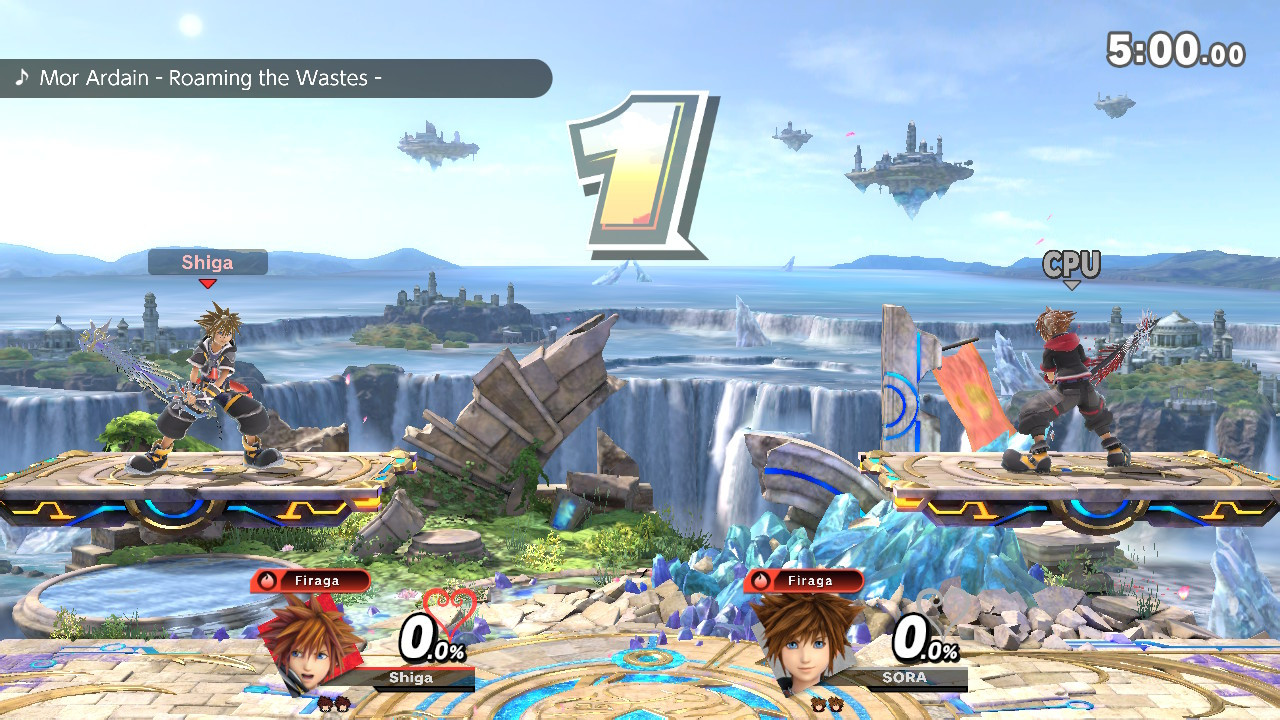
Task: Click Sora's first stock head icon
Action: (819, 704)
